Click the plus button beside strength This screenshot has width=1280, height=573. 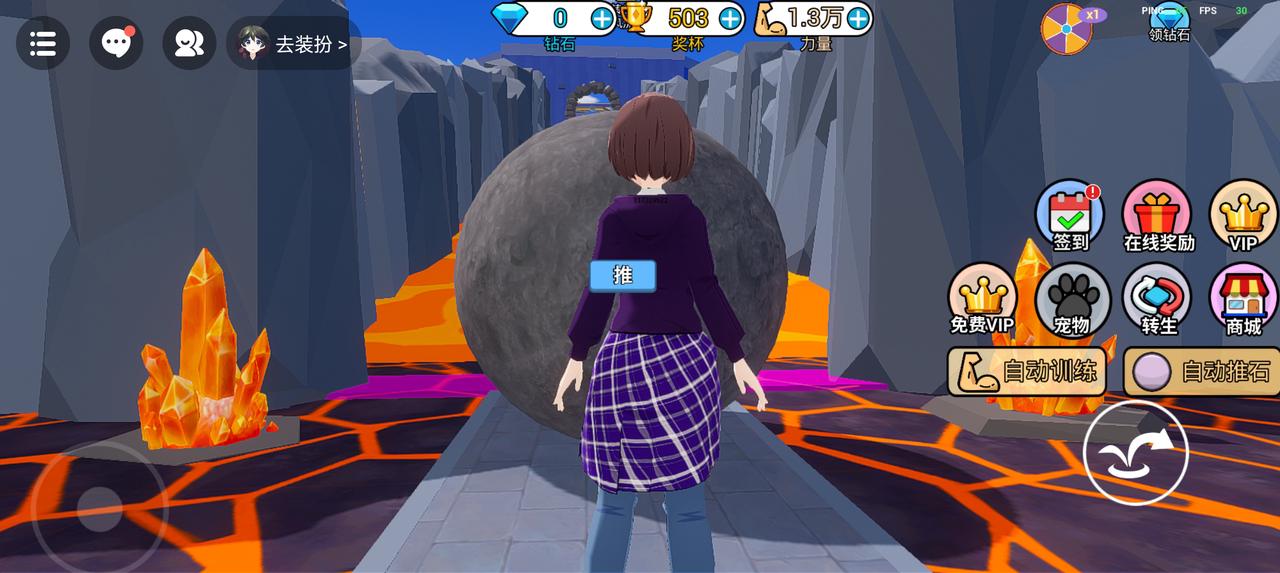pos(859,18)
